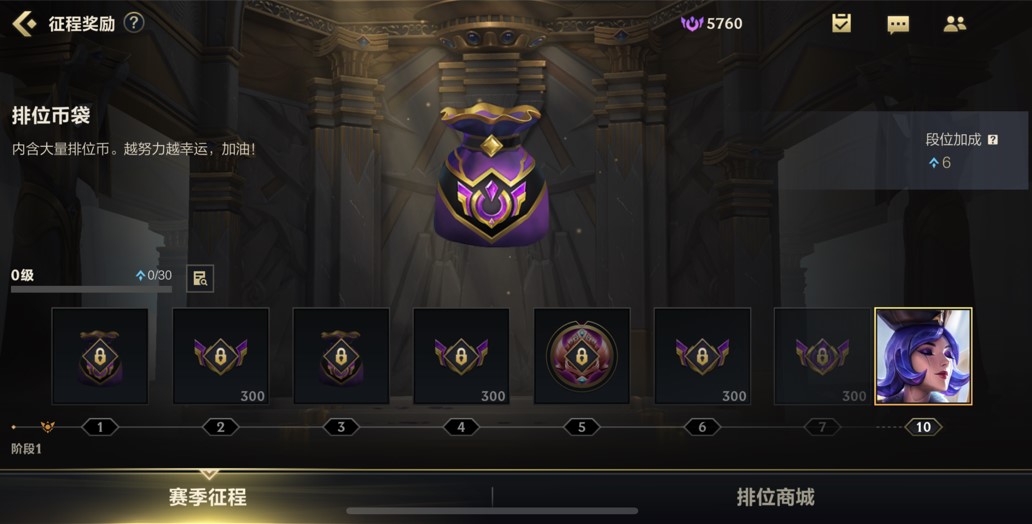Open the task checklist icon
1032x524 pixels.
[841, 23]
